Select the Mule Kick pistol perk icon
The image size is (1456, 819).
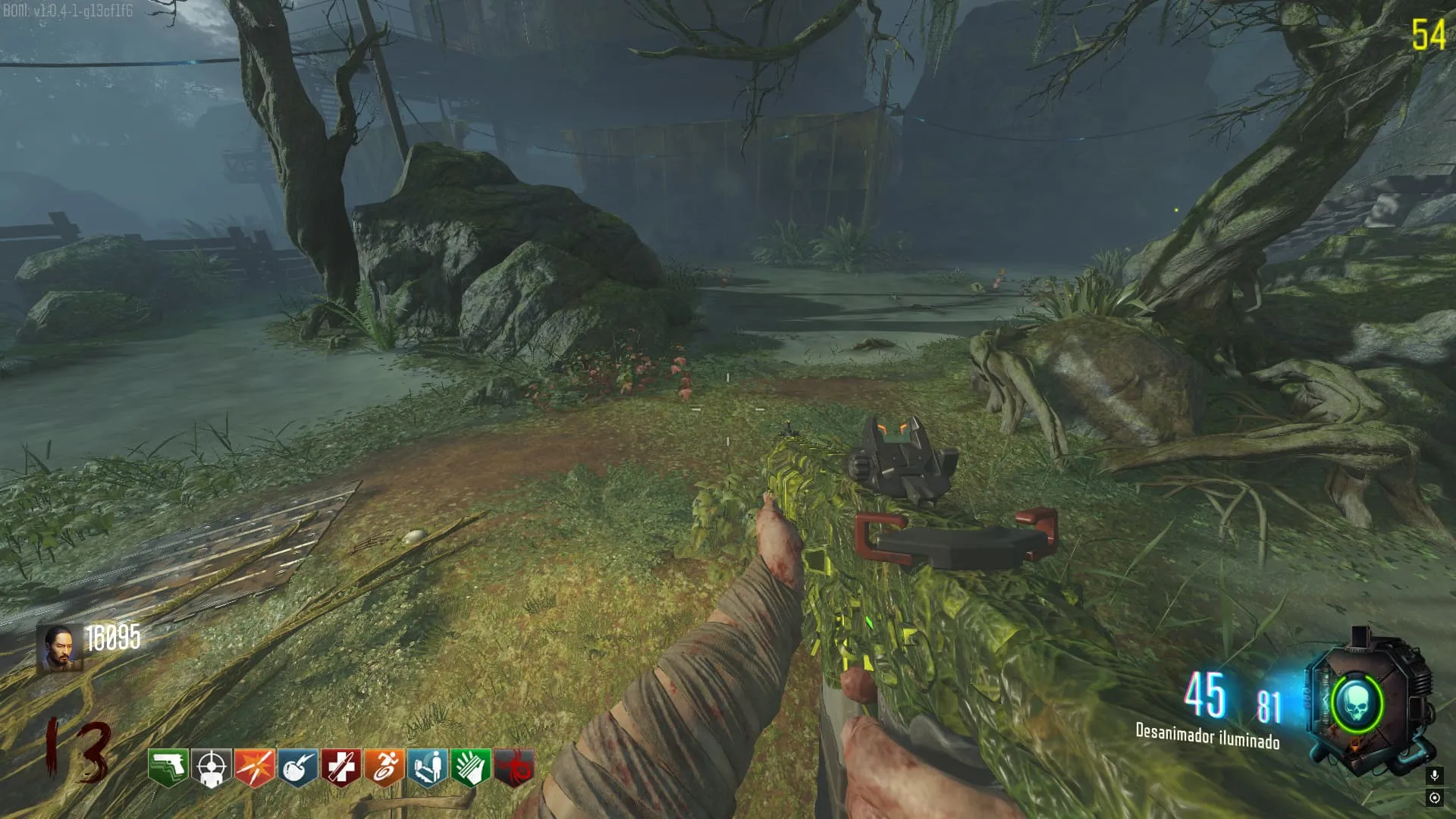(168, 767)
